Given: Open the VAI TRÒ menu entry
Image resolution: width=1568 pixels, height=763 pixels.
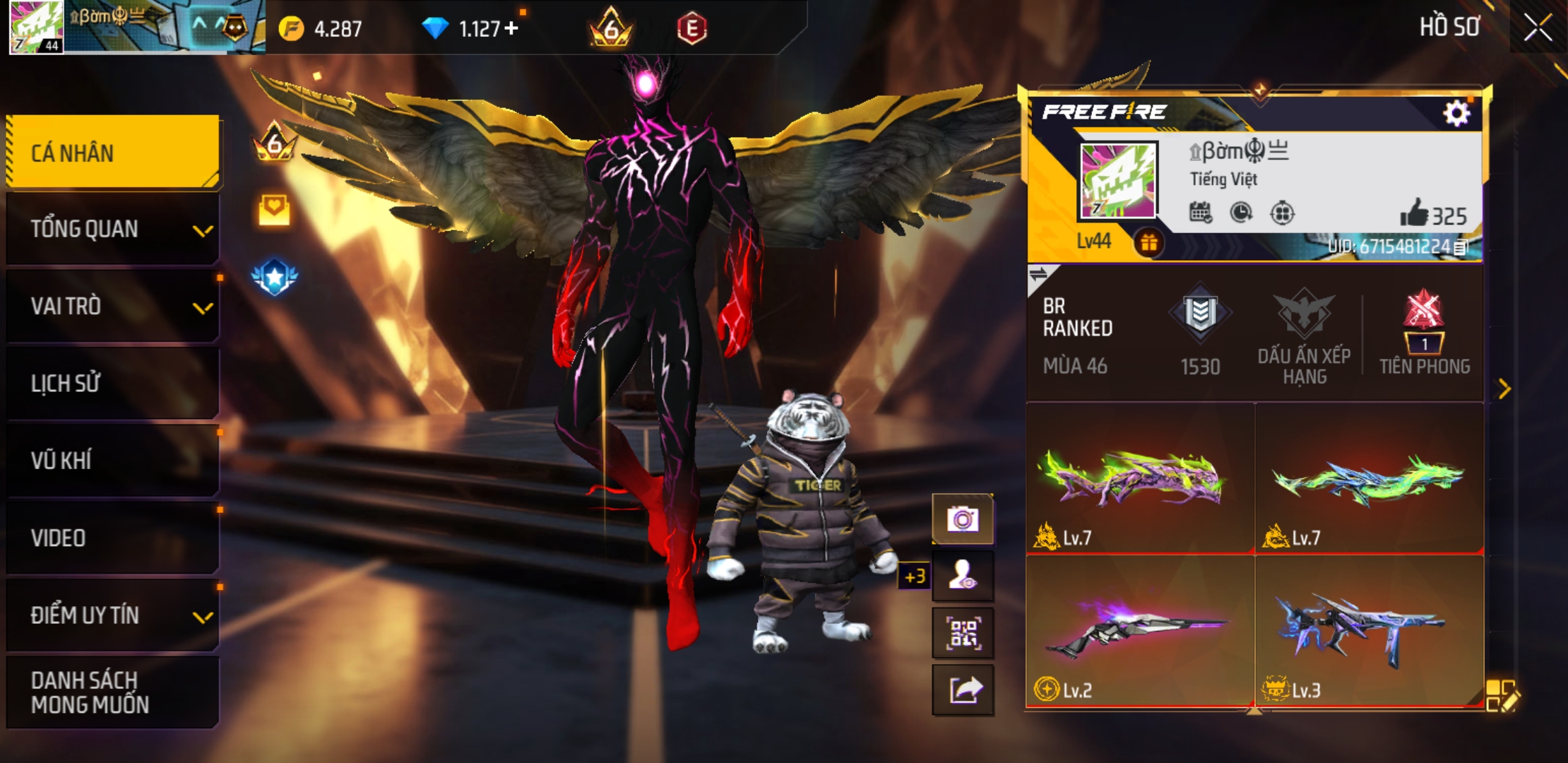Looking at the screenshot, I should click(x=113, y=307).
